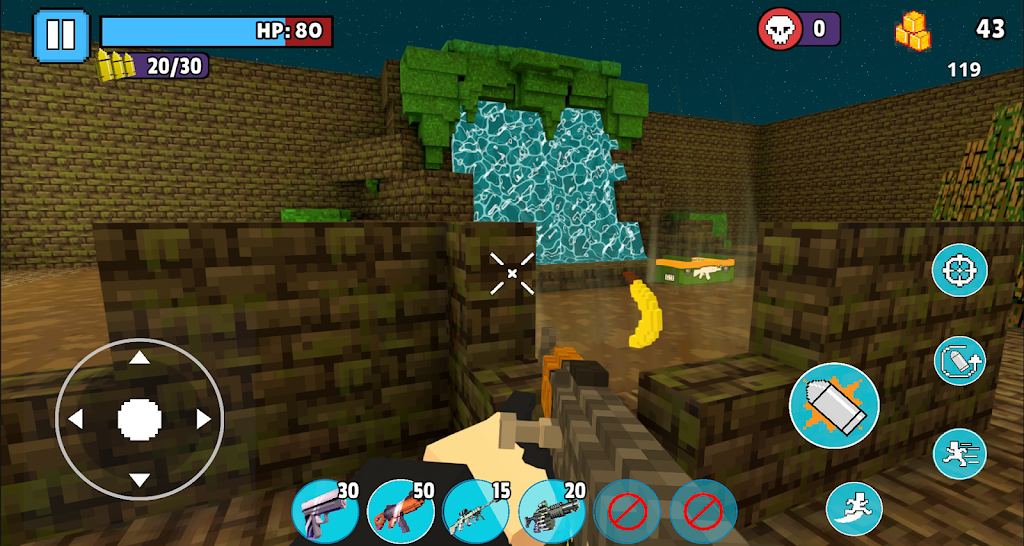1024x546 pixels.
Task: Switch to the orange assault rifle
Action: [x=401, y=512]
